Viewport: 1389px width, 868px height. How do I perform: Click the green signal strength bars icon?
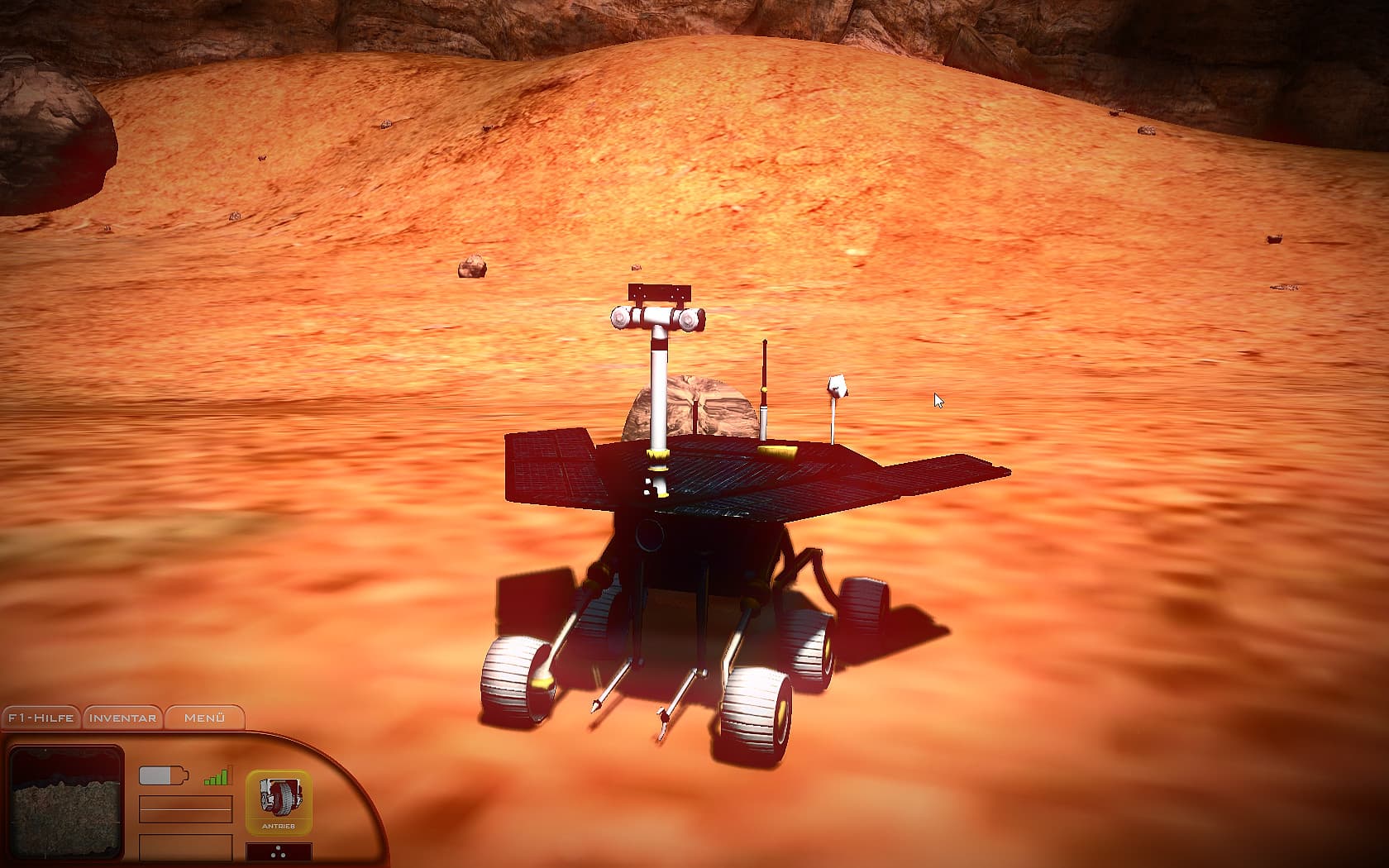pyautogui.click(x=215, y=775)
